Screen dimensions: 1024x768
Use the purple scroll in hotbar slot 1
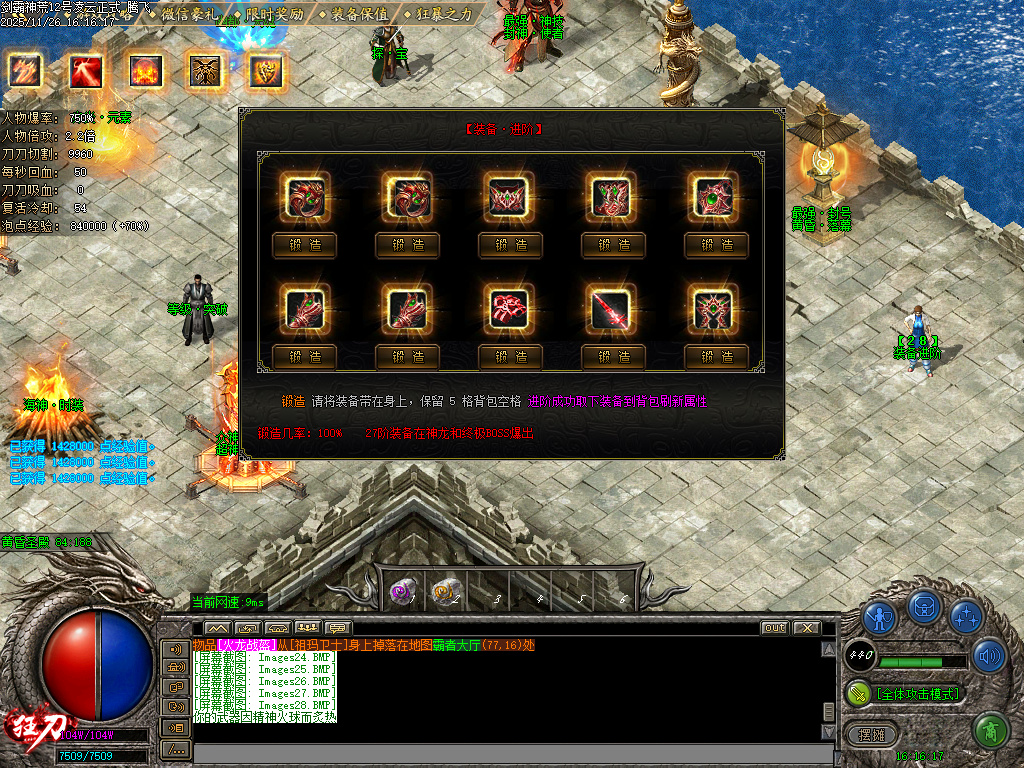point(402,593)
